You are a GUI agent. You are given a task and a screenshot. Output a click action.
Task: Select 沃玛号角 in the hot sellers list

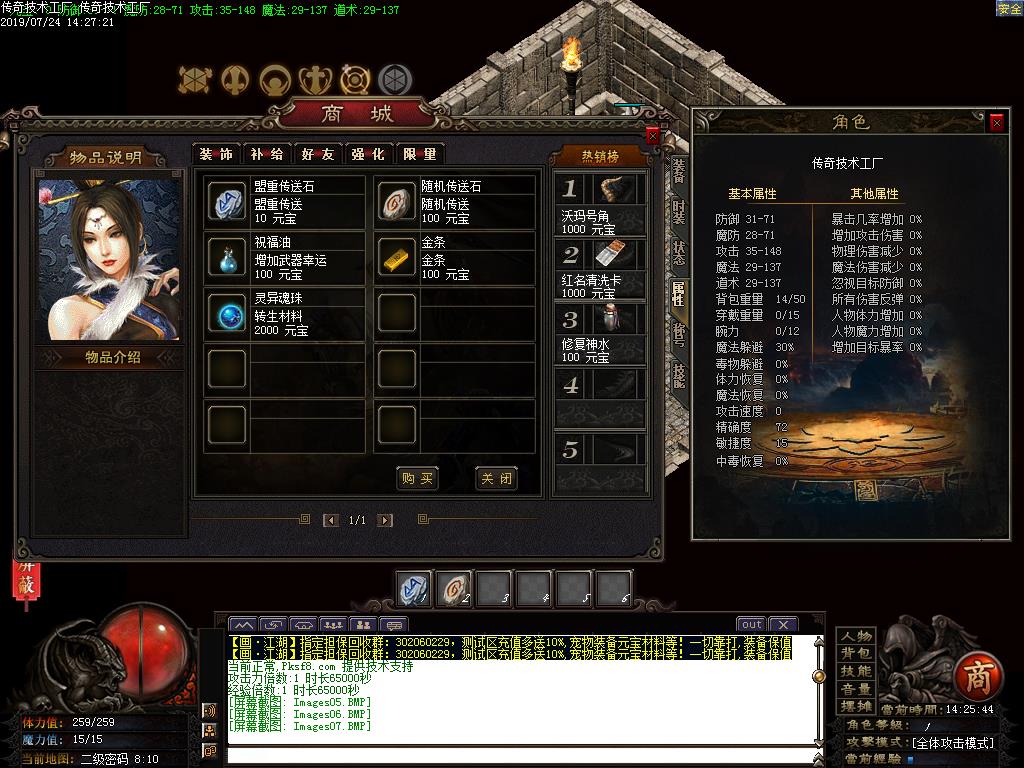coord(602,205)
